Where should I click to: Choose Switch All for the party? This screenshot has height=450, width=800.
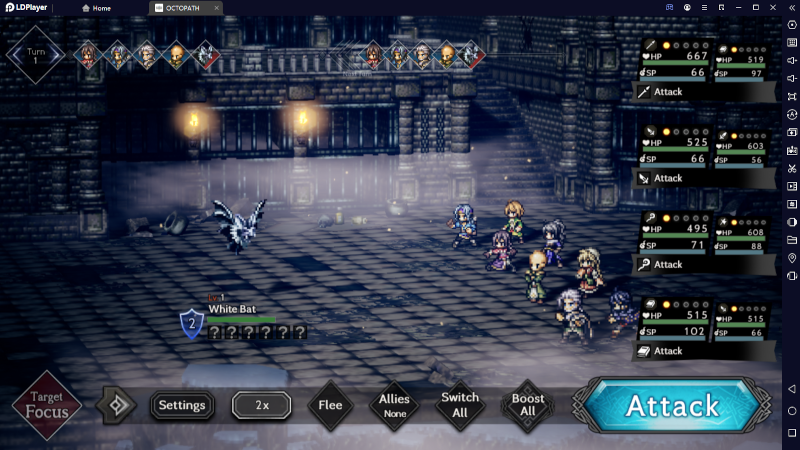coord(460,405)
